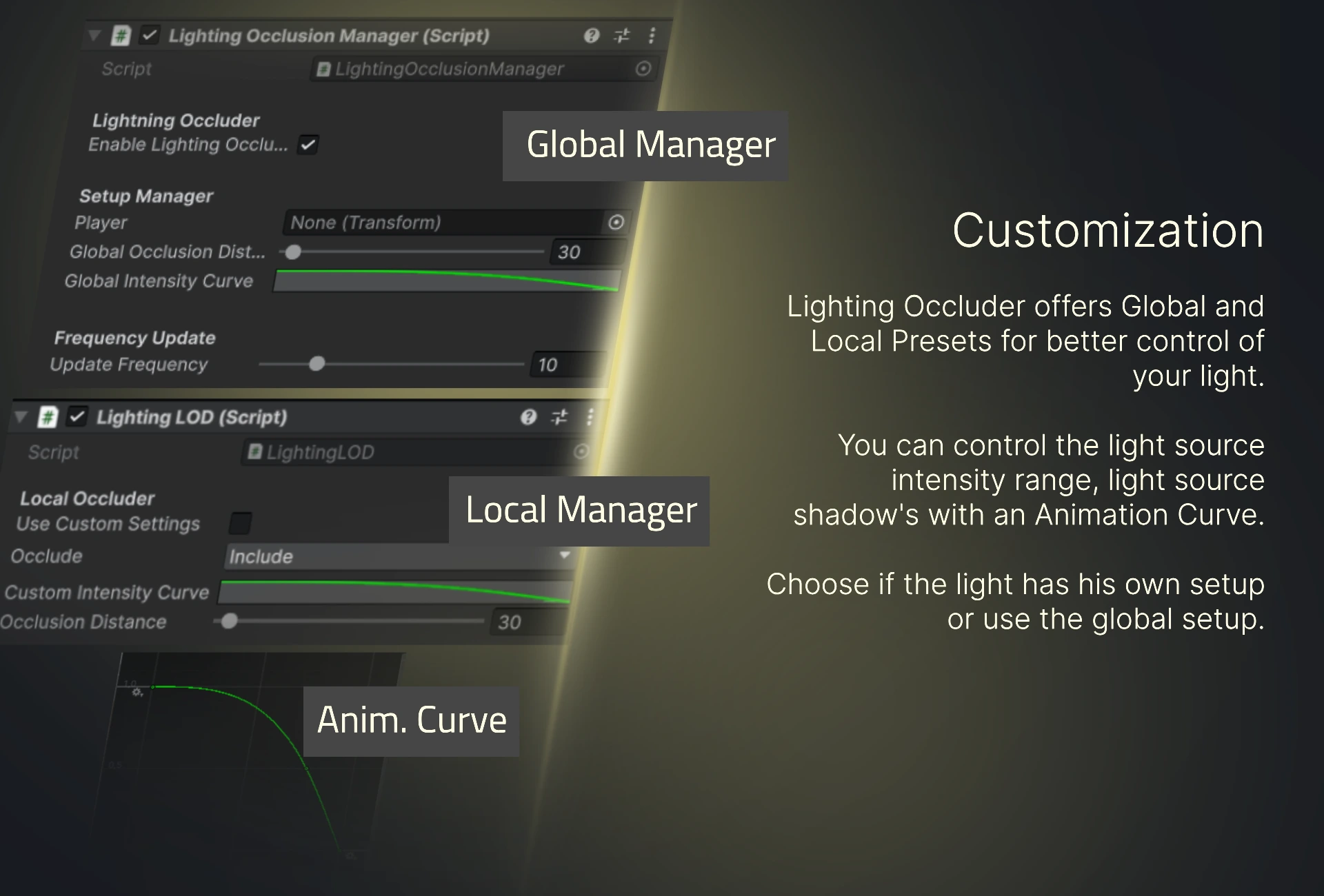Open the Global Intensity Curve editor
1324x896 pixels.
(446, 281)
